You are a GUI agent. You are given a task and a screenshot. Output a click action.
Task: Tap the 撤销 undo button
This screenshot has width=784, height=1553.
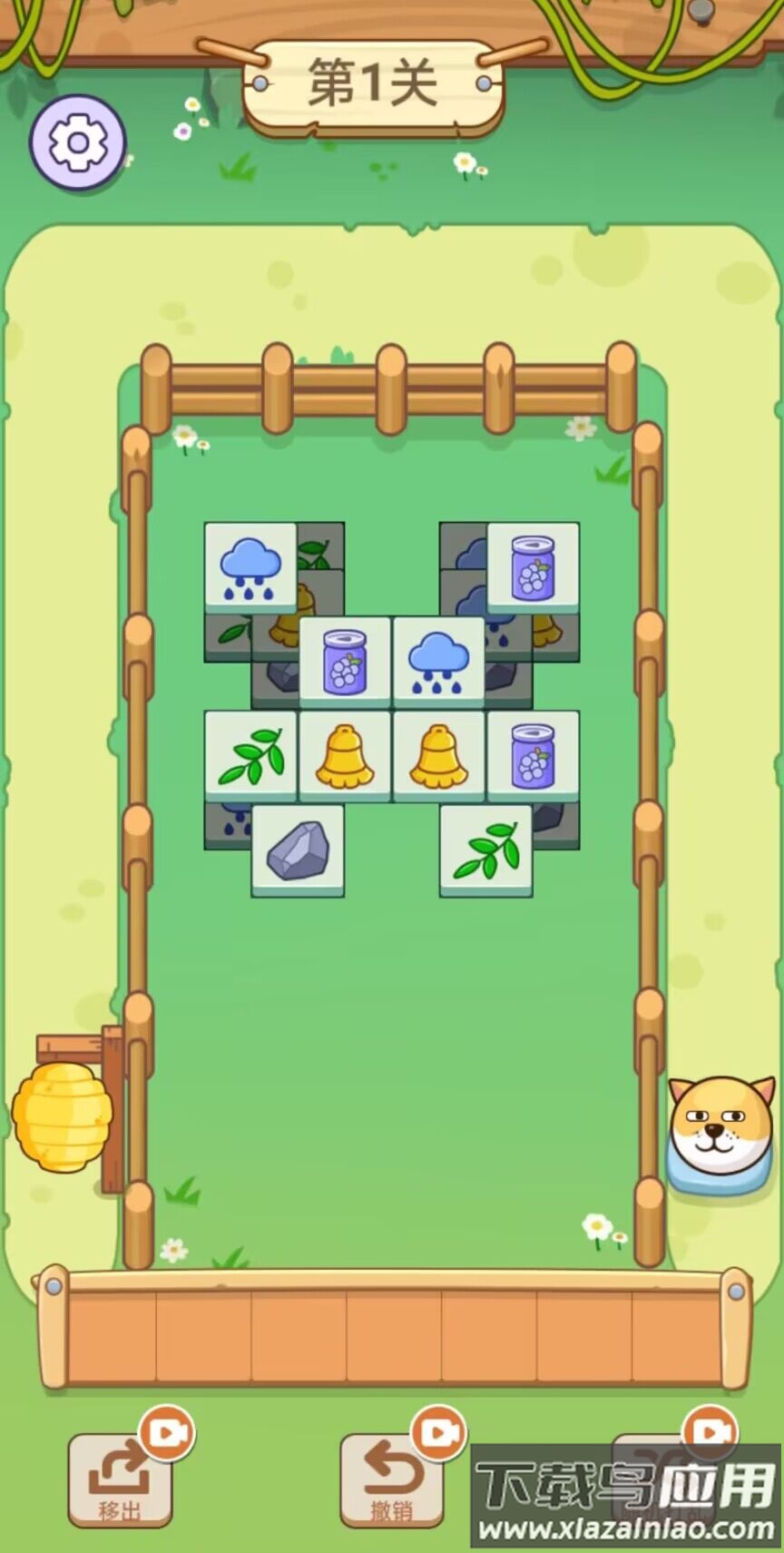(391, 1478)
